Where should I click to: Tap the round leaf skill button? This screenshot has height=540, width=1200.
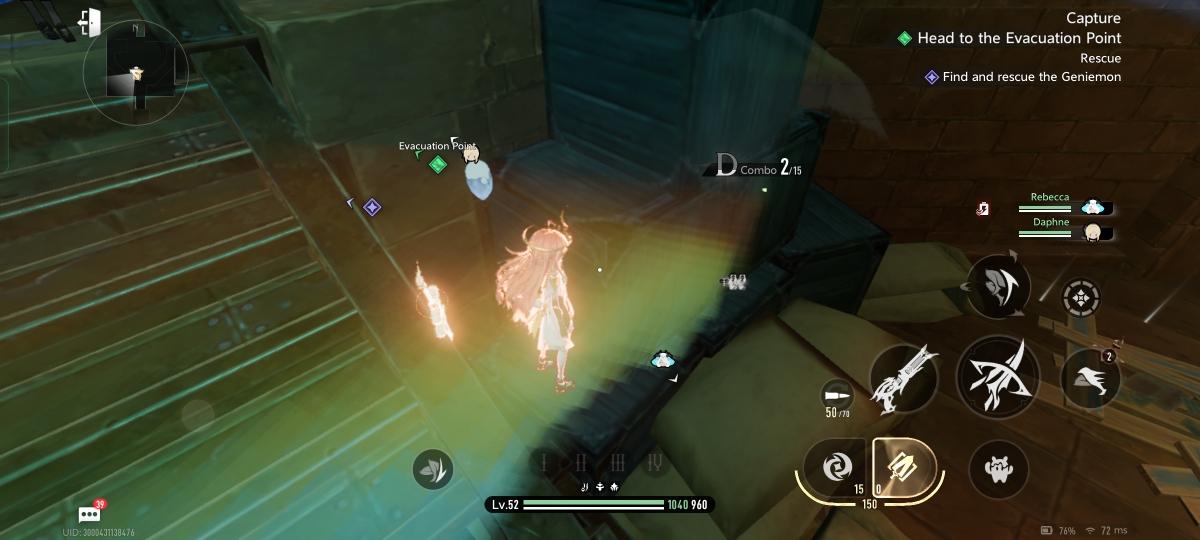(x=432, y=468)
